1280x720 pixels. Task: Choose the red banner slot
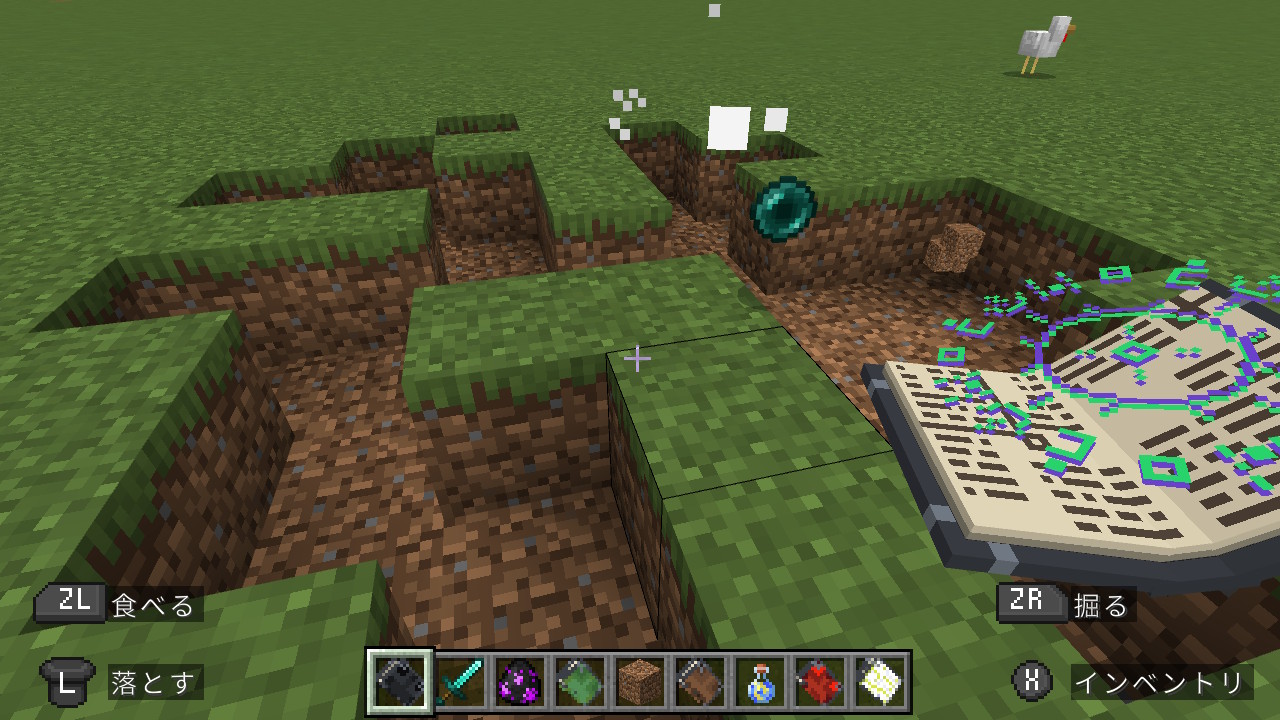820,682
